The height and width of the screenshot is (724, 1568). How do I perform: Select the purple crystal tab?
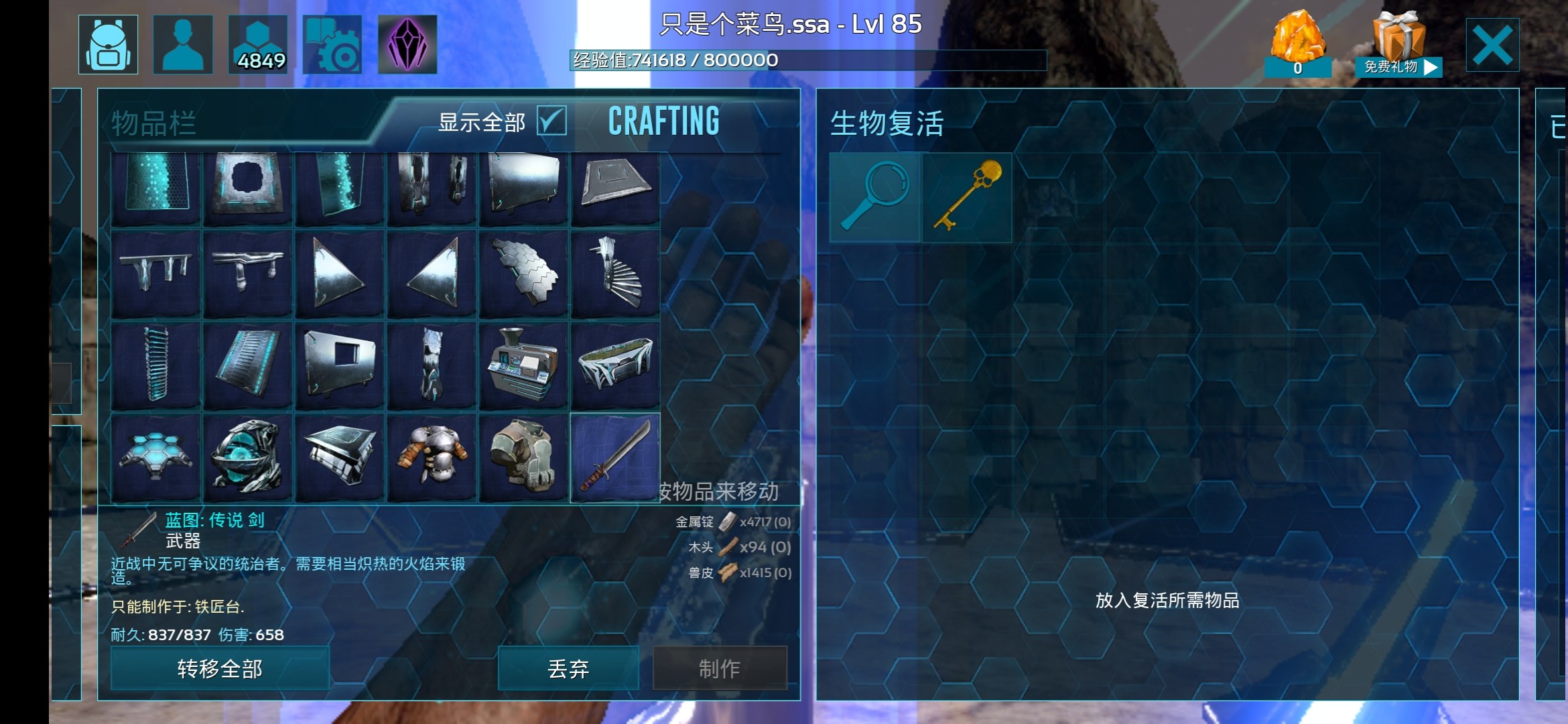coord(407,44)
